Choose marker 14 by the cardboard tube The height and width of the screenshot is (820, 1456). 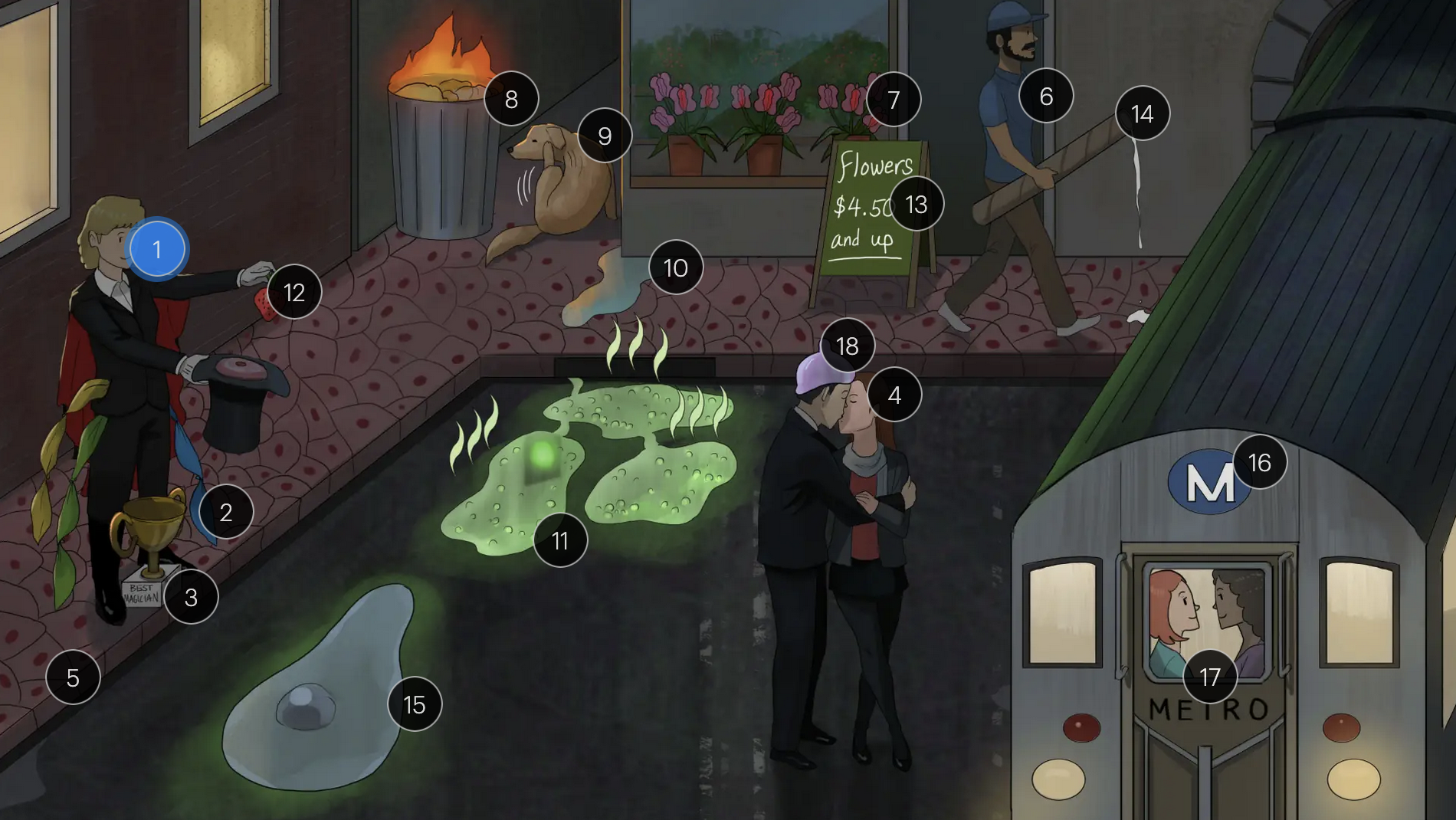point(1142,113)
